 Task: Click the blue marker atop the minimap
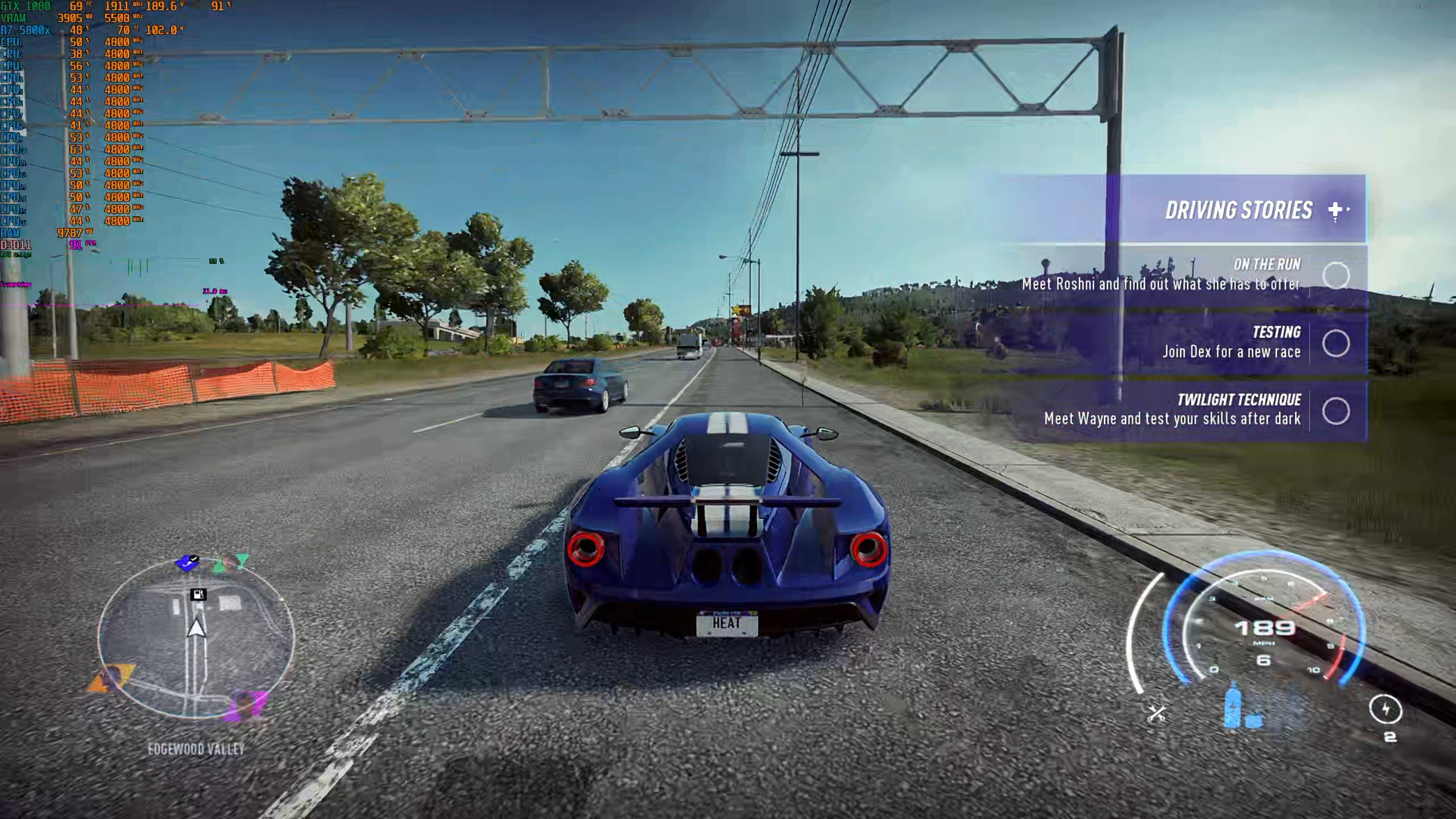(187, 562)
